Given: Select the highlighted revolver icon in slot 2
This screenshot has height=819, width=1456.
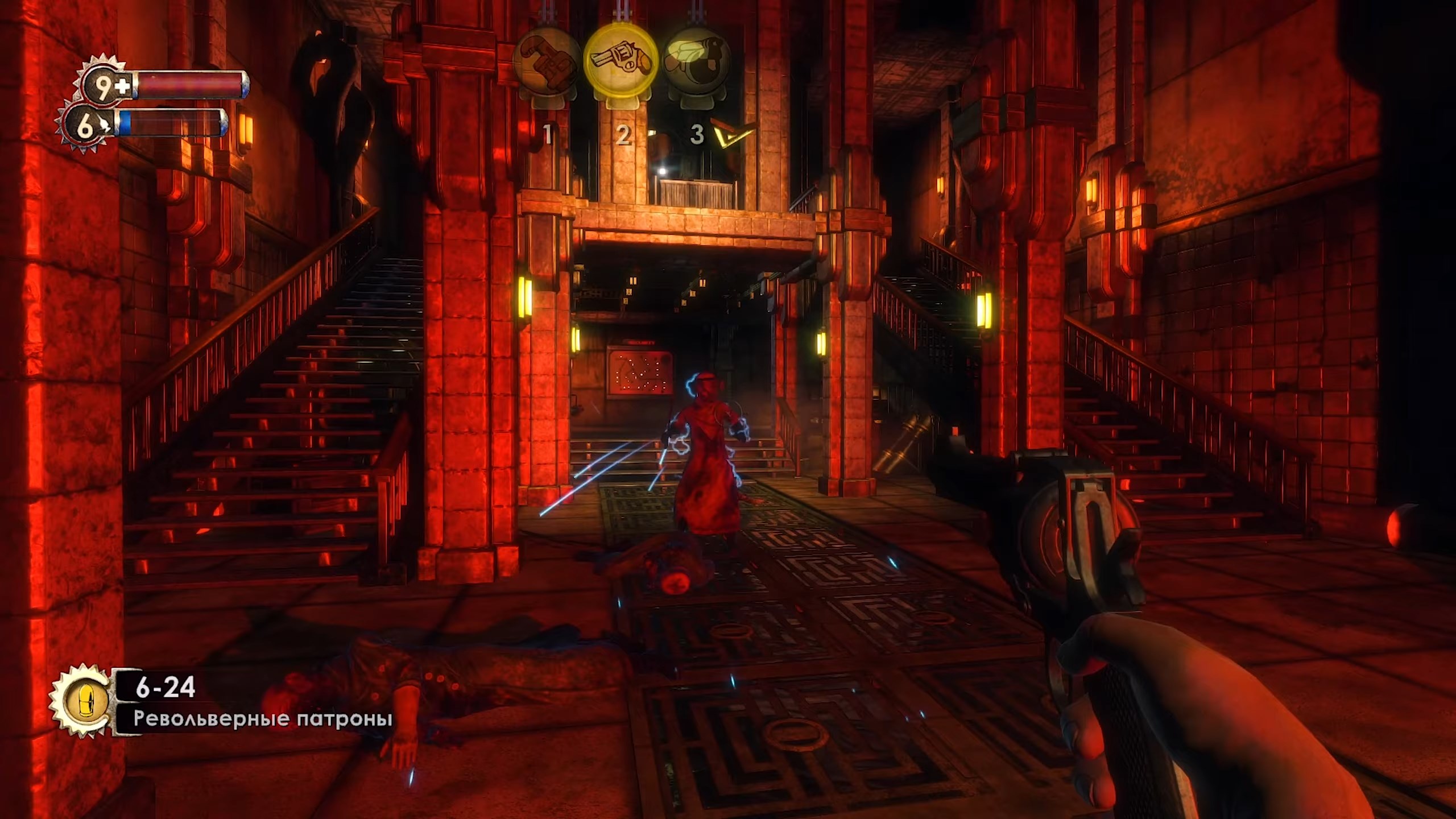Looking at the screenshot, I should [624, 63].
